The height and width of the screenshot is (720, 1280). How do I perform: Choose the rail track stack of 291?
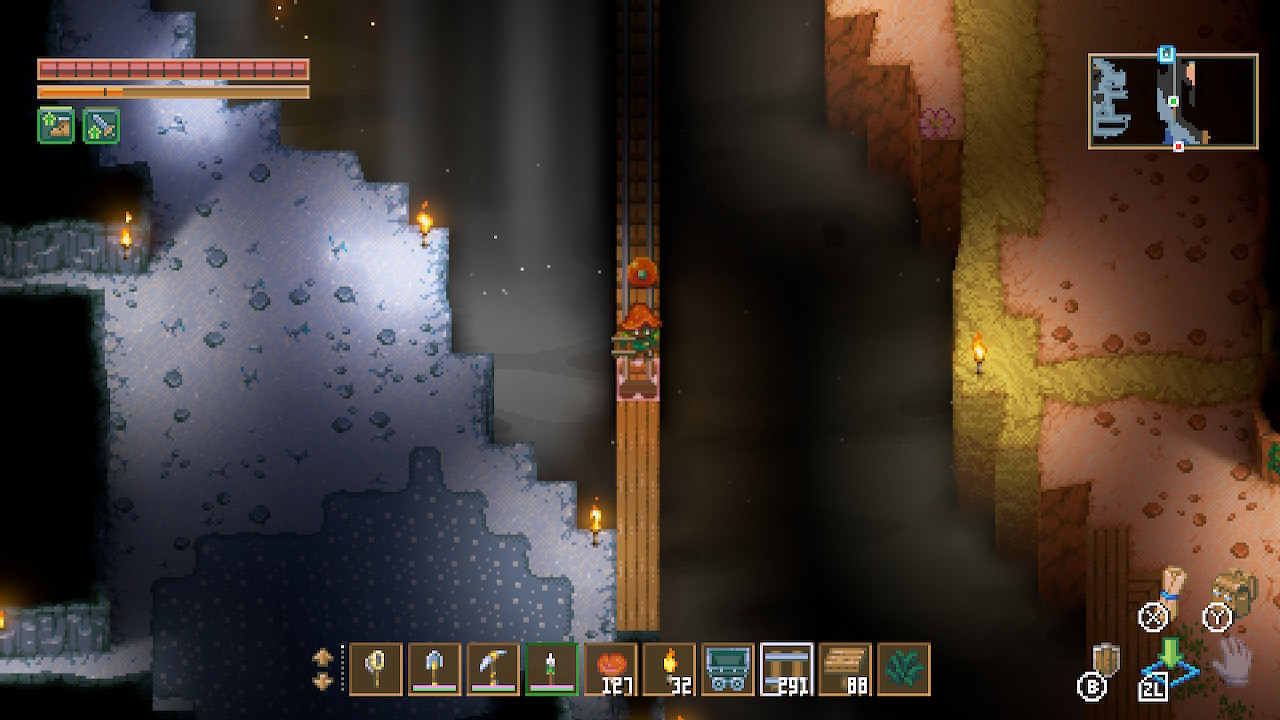[x=786, y=669]
